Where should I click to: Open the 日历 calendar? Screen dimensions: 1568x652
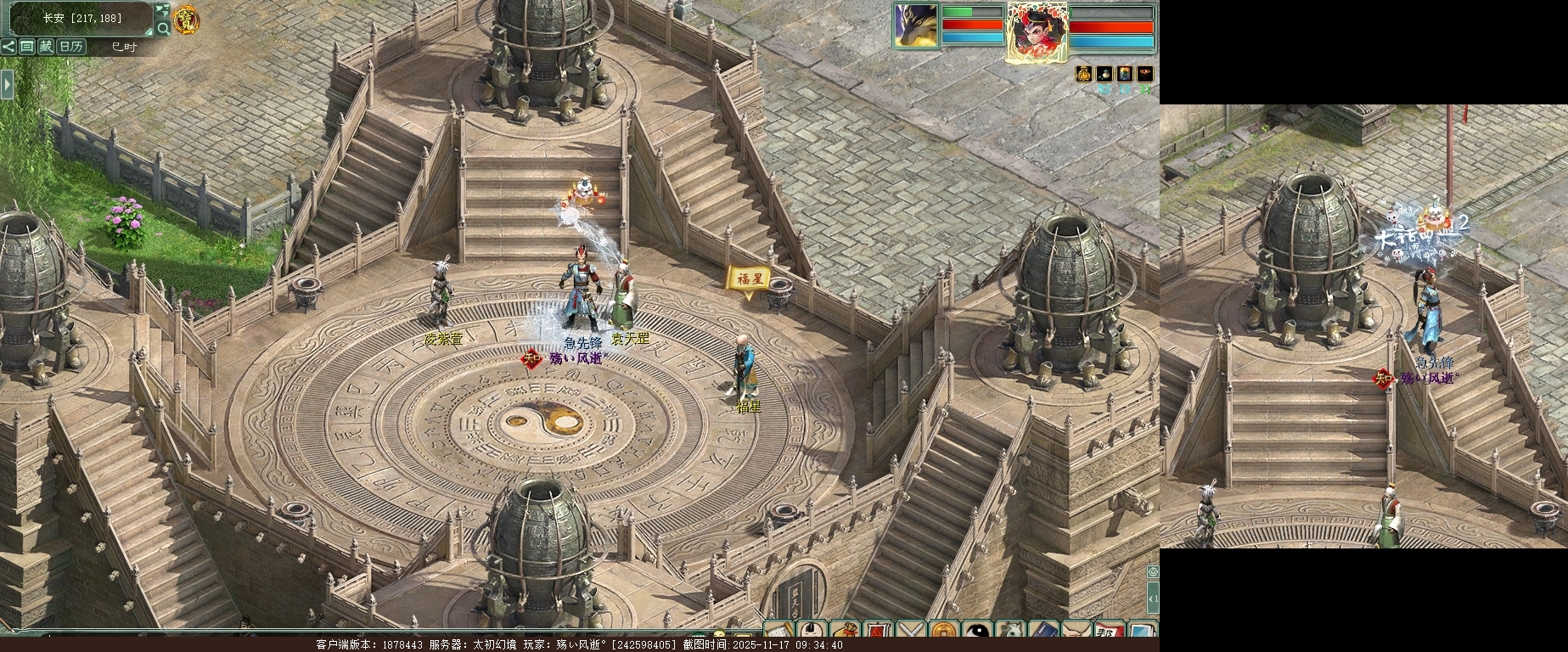(x=70, y=47)
